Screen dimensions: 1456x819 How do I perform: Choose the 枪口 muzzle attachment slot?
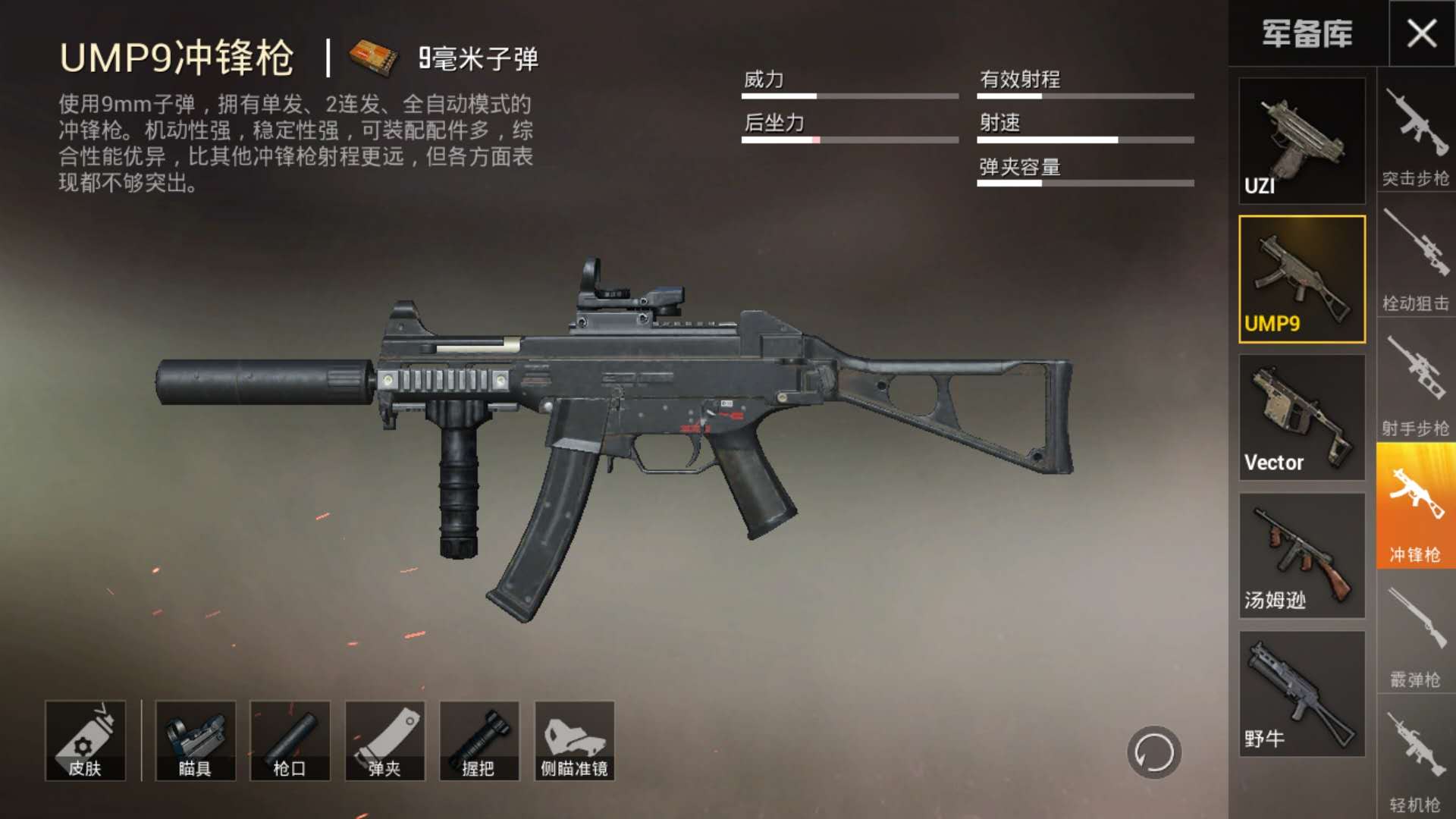click(290, 741)
